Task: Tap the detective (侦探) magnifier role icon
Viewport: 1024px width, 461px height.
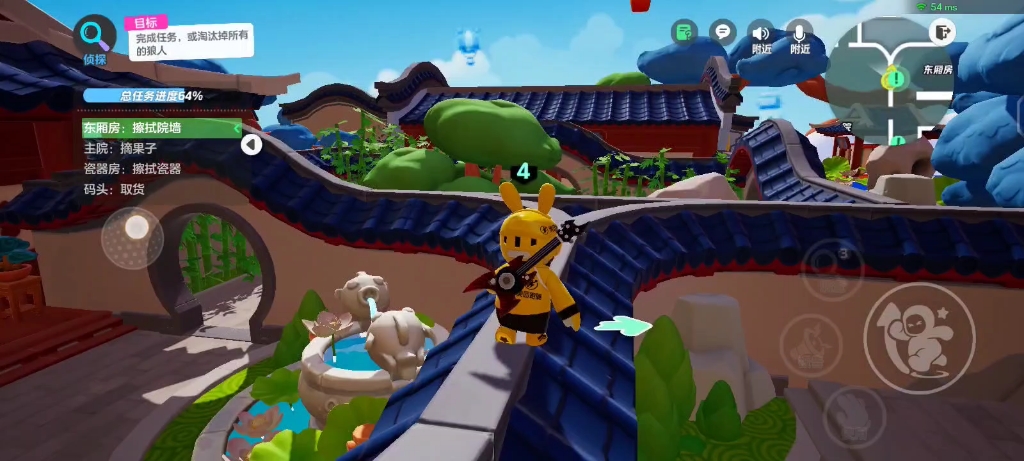Action: (95, 36)
